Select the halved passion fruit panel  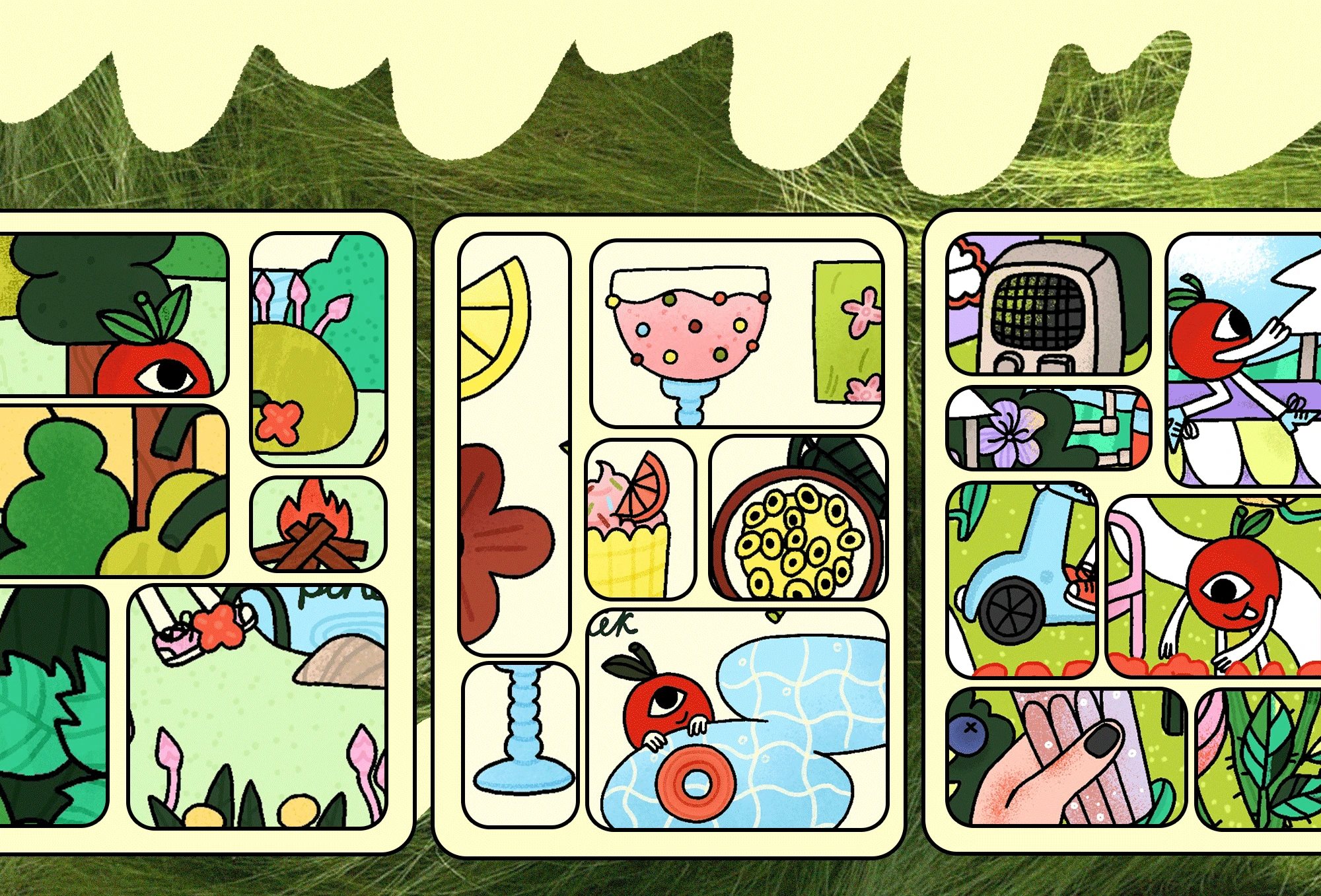coord(798,518)
